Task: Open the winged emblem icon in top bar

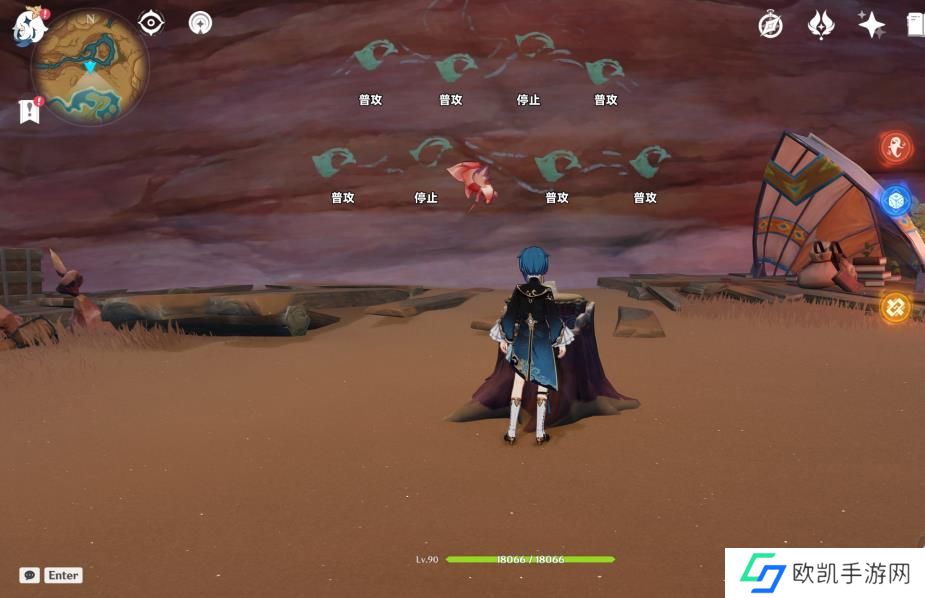Action: [820, 25]
